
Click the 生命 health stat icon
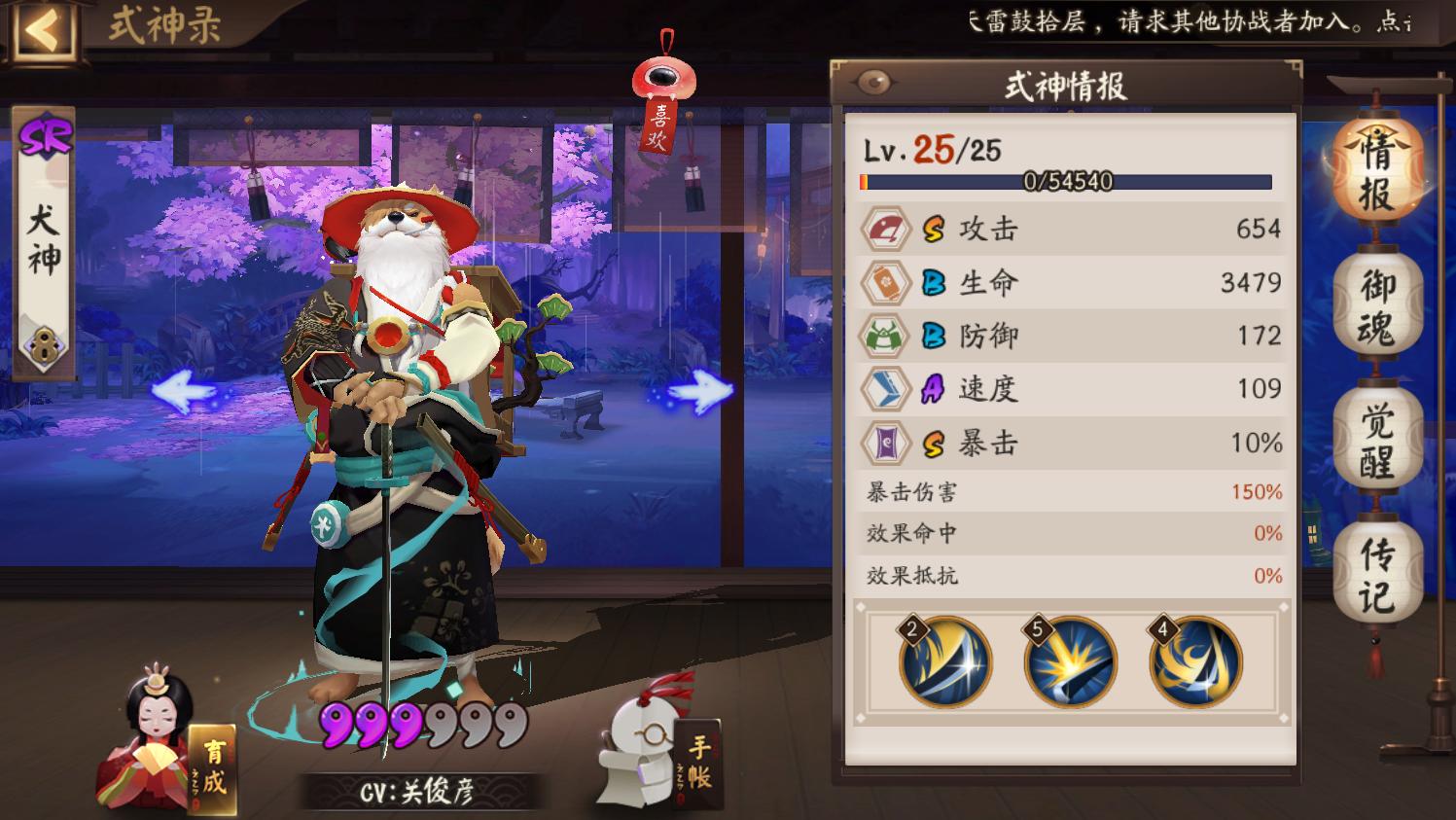(886, 283)
